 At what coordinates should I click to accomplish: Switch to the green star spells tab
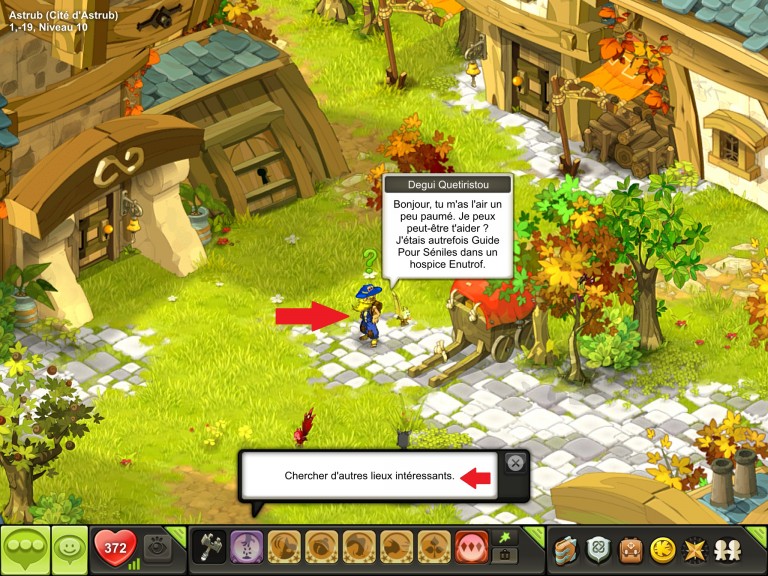(504, 538)
